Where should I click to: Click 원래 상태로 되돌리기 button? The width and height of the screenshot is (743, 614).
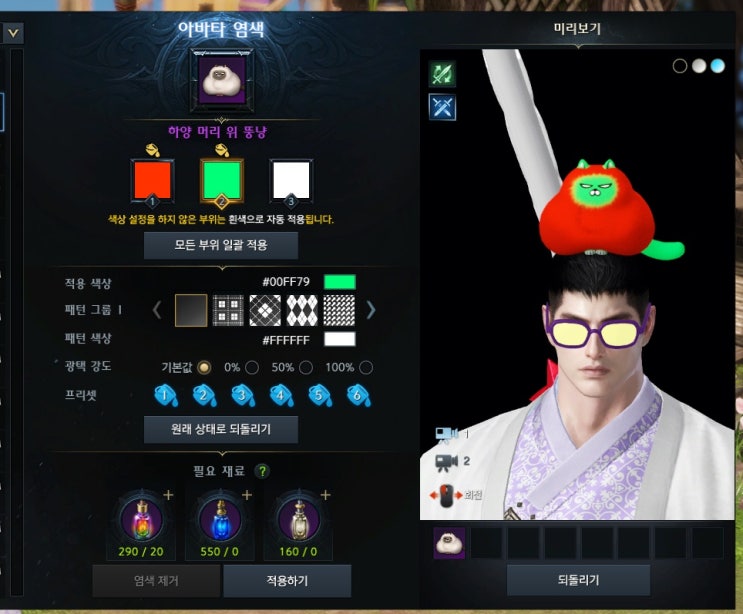221,430
